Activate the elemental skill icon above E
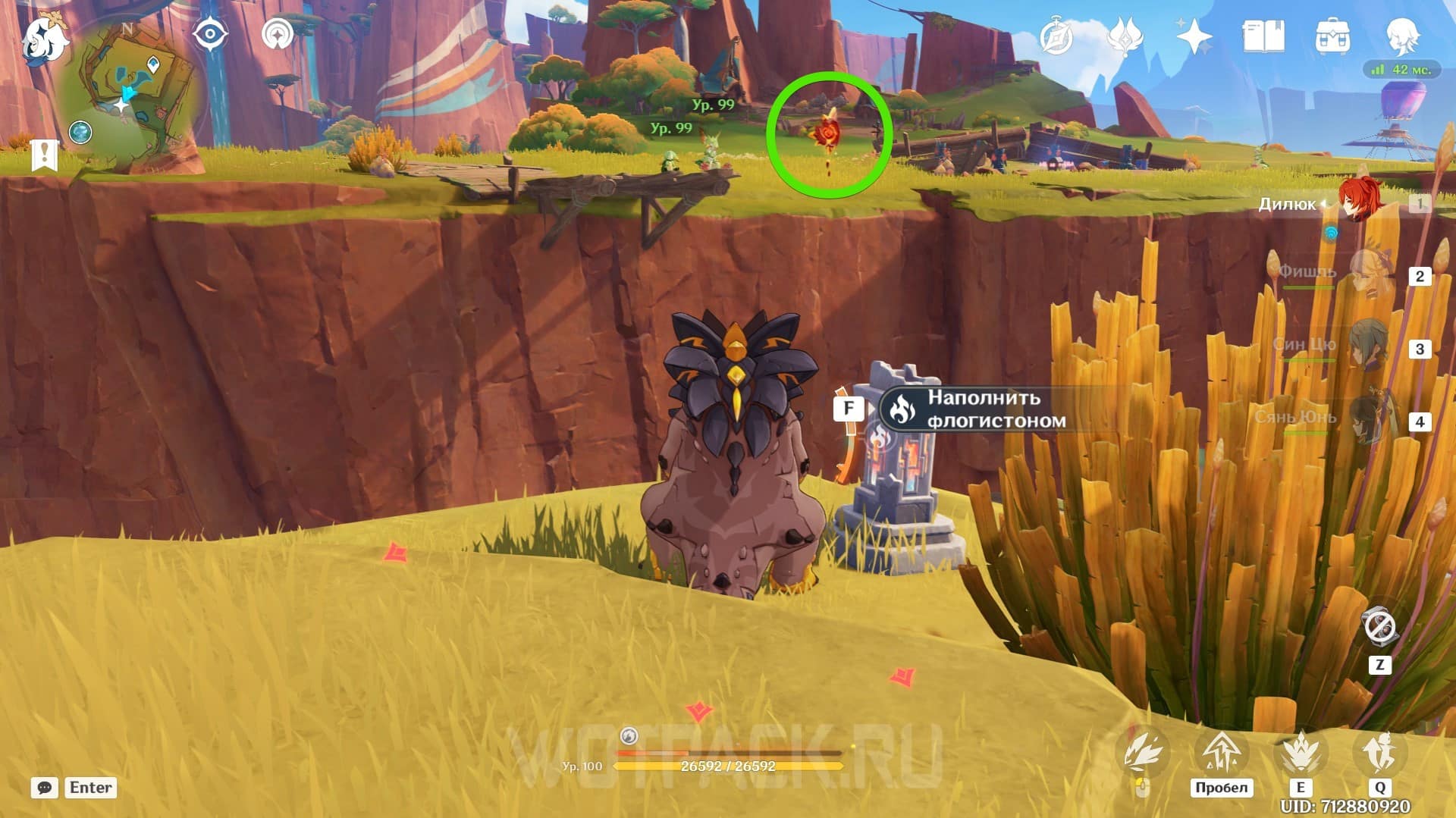 click(x=1301, y=753)
